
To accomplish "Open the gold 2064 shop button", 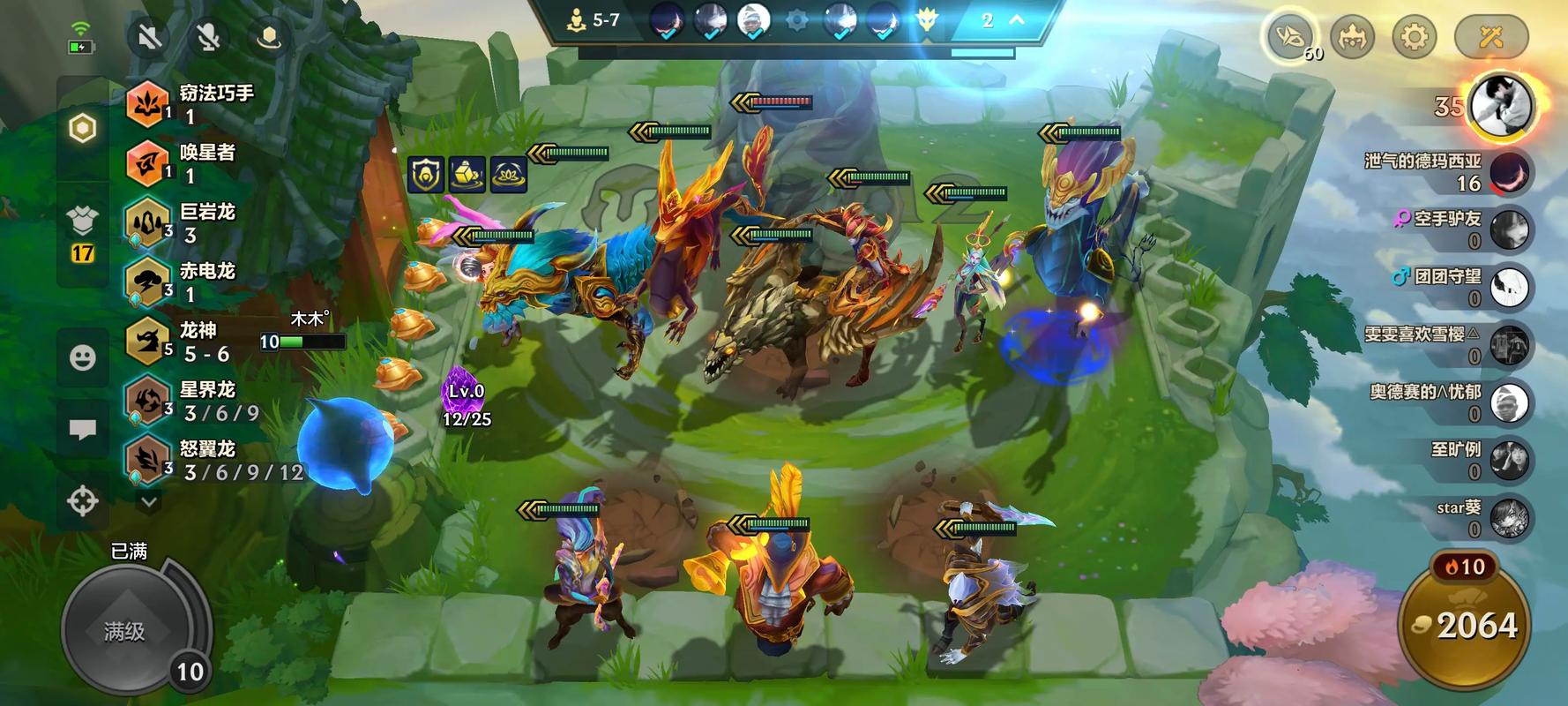I will (1465, 625).
